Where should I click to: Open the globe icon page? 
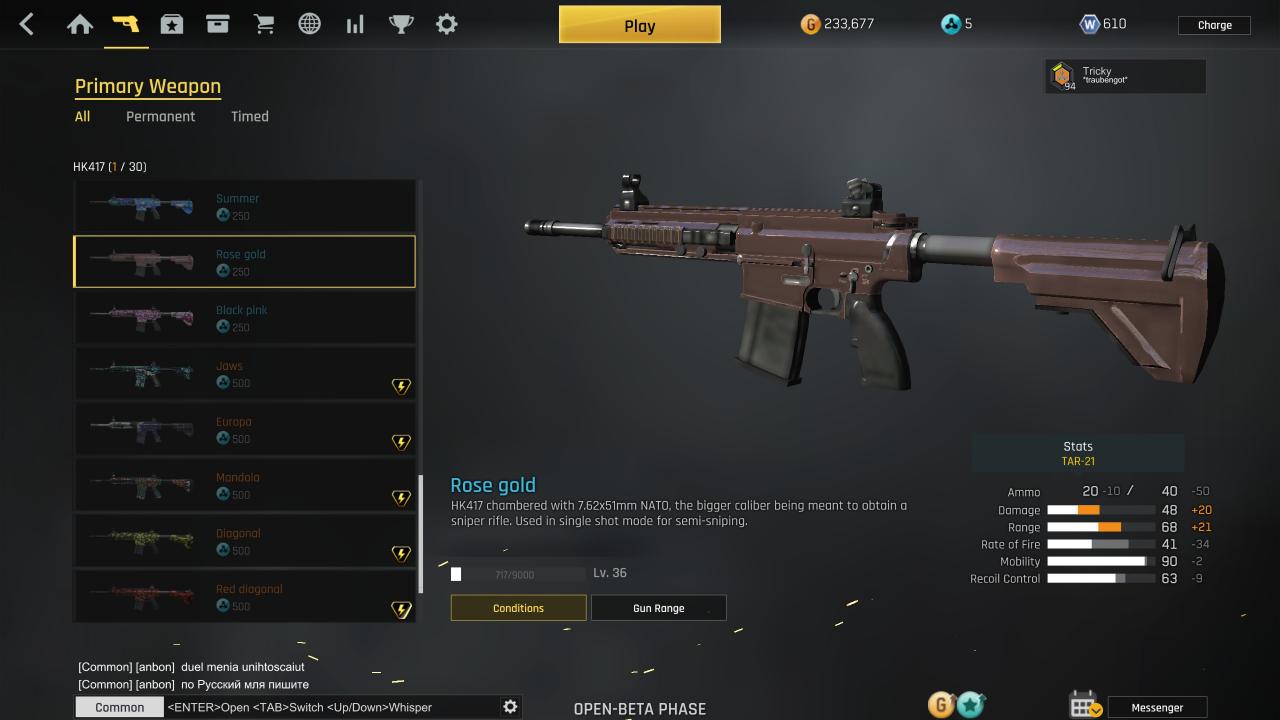click(310, 24)
